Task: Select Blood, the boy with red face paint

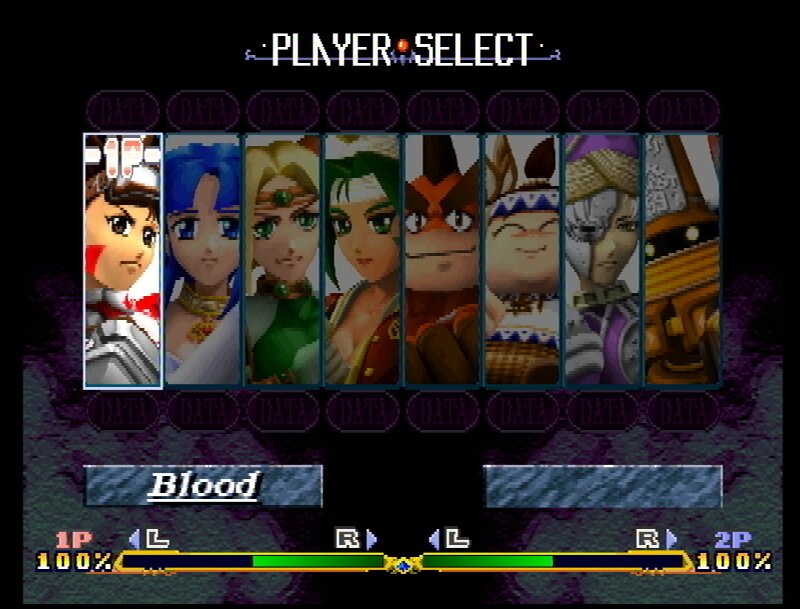Action: [122, 260]
